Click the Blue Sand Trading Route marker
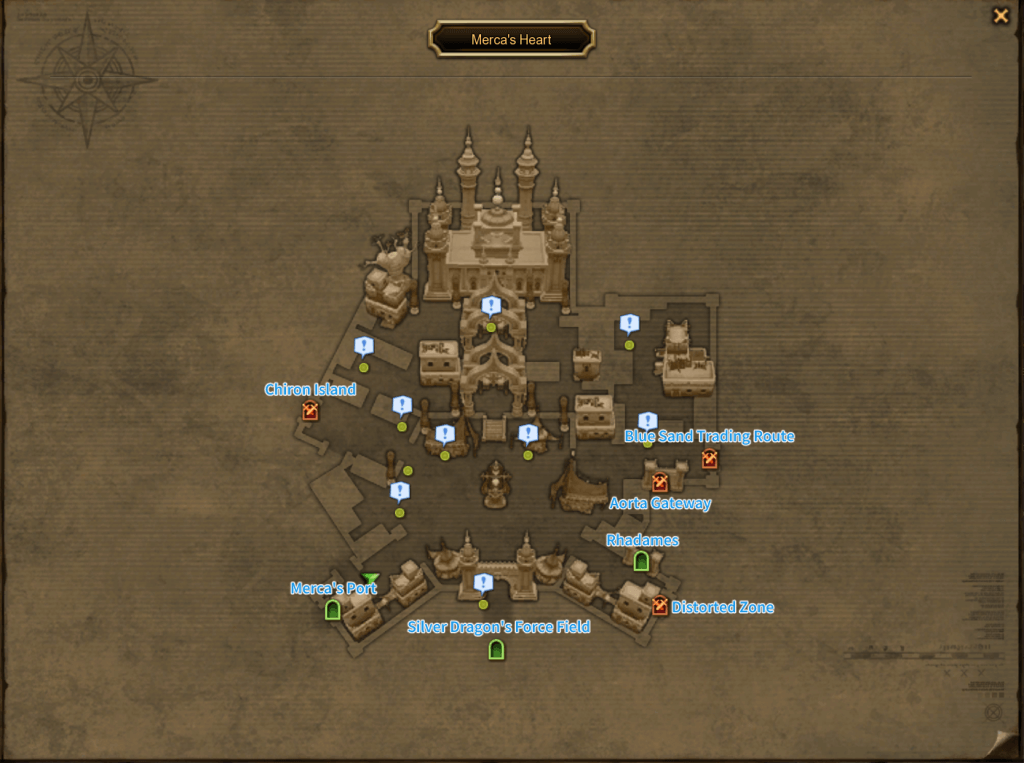The image size is (1024, 763). (x=710, y=459)
